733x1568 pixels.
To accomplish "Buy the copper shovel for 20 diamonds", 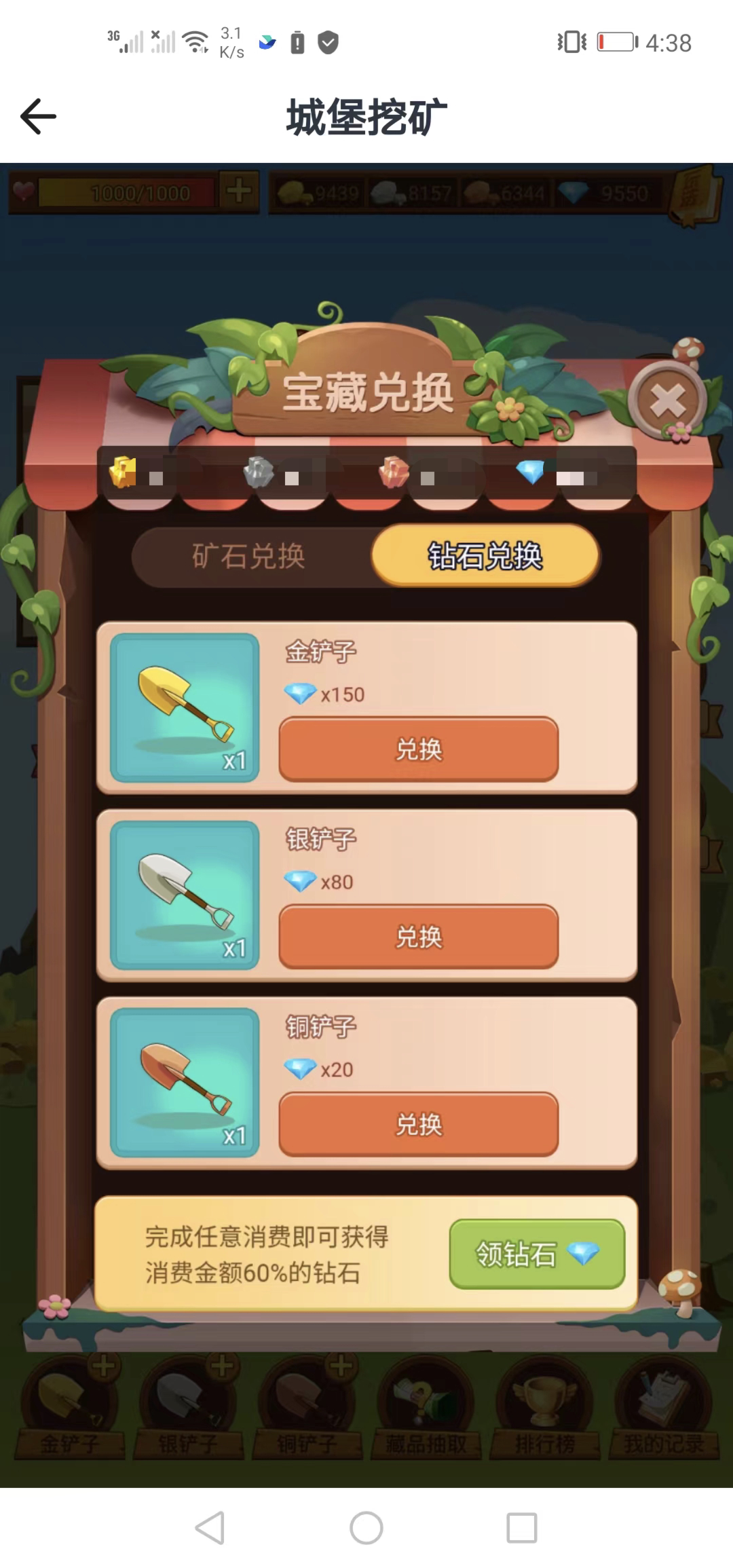I will click(x=418, y=1124).
